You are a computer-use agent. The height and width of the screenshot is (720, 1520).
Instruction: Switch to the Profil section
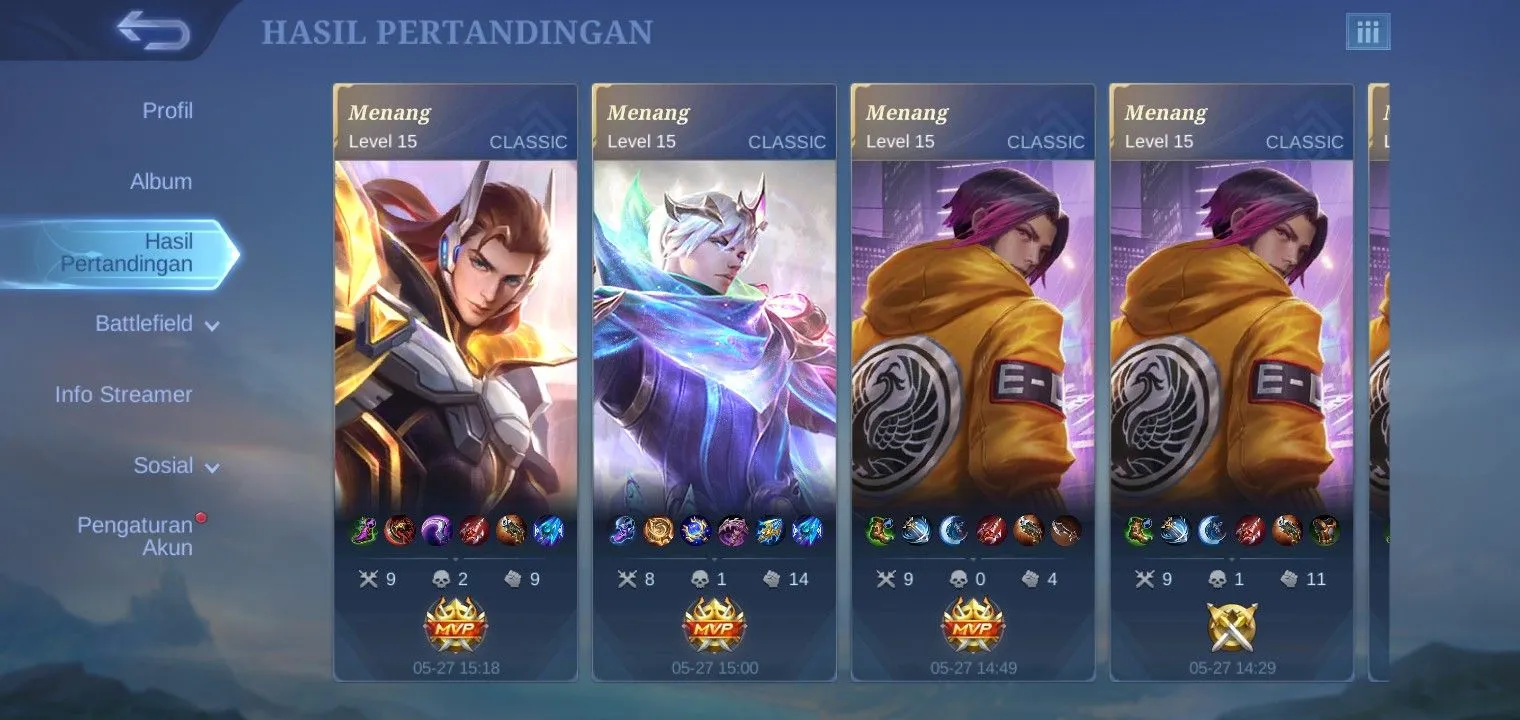(x=166, y=110)
